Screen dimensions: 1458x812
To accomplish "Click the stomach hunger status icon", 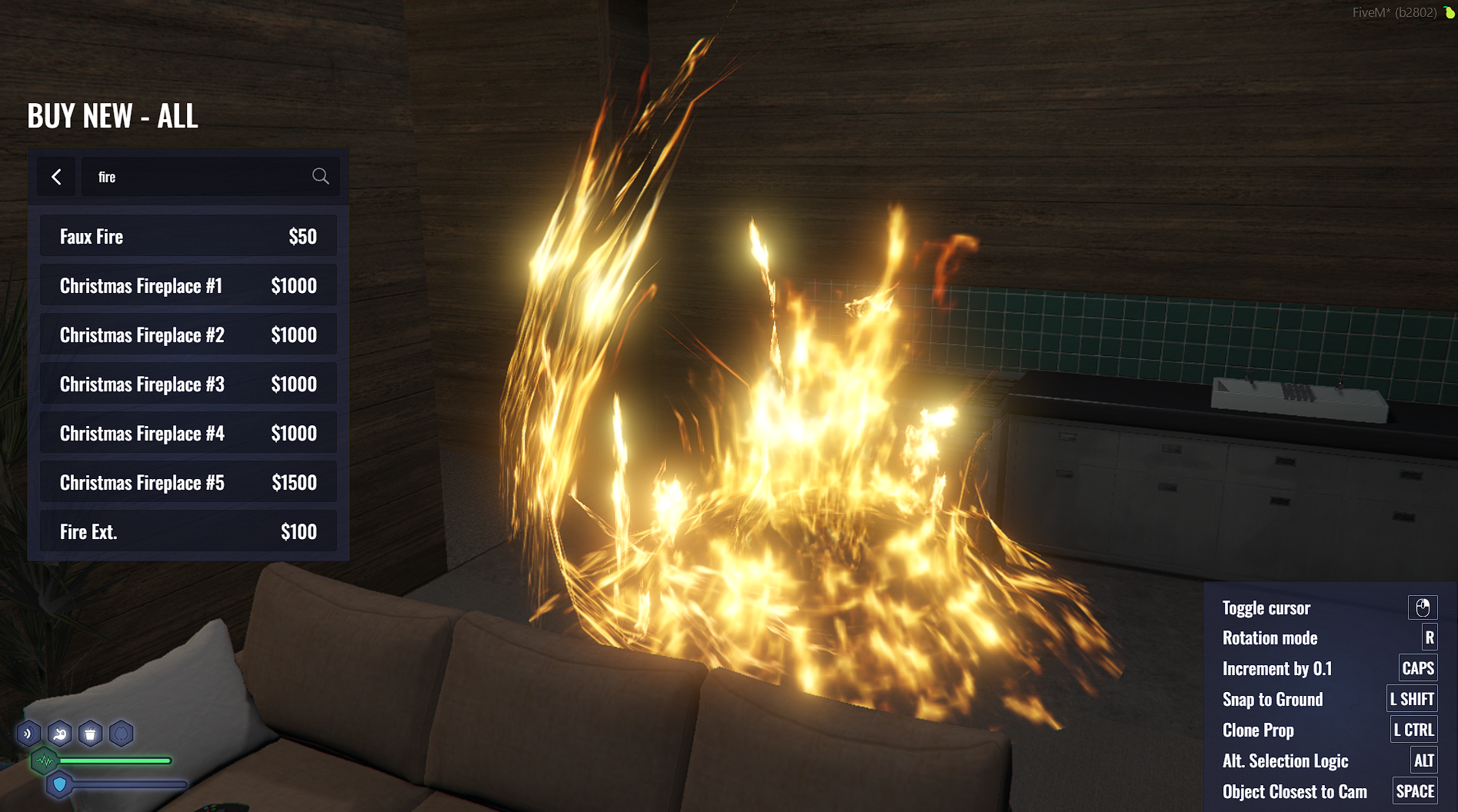I will 60,734.
